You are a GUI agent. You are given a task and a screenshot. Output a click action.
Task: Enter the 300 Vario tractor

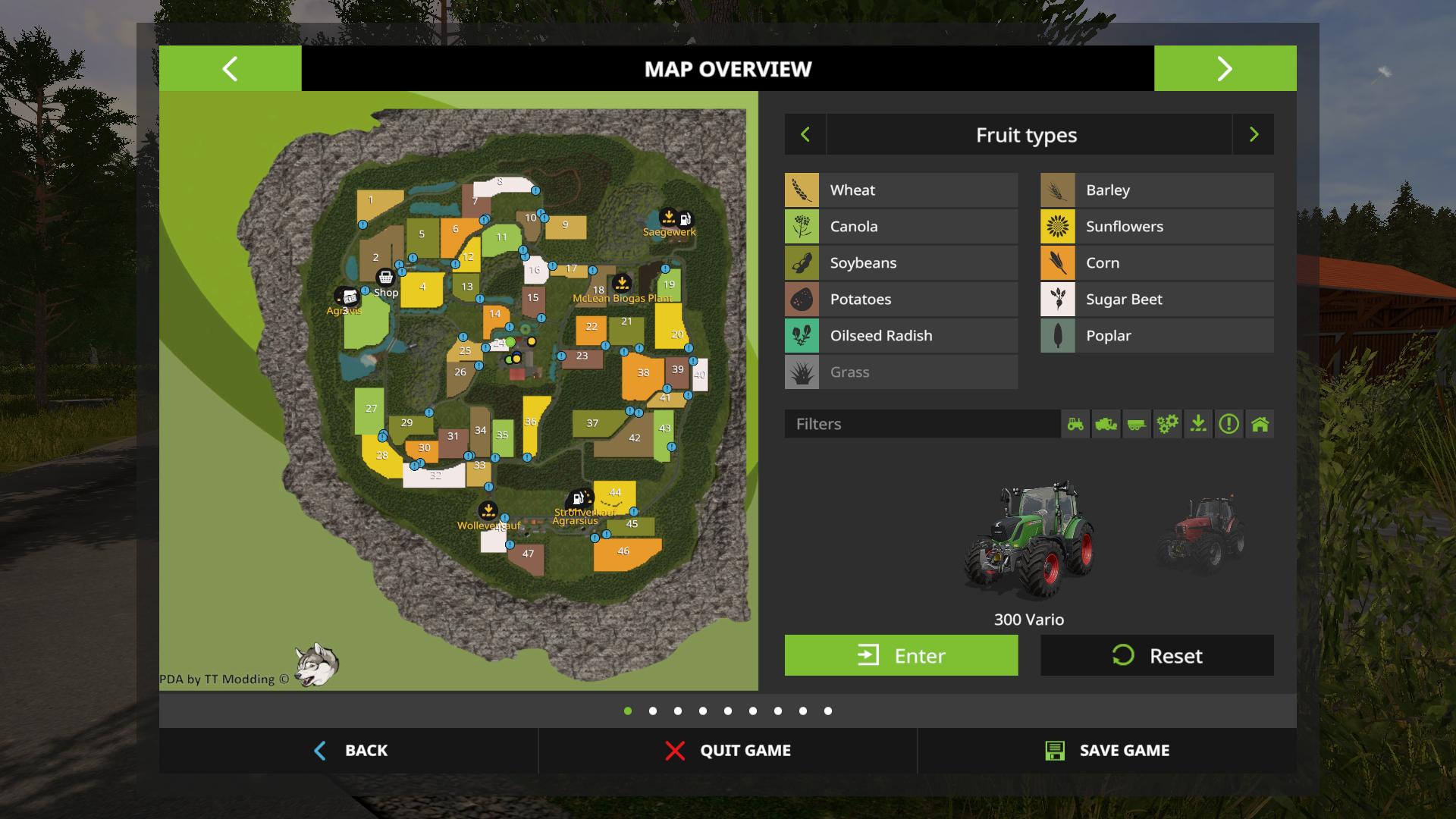click(901, 655)
